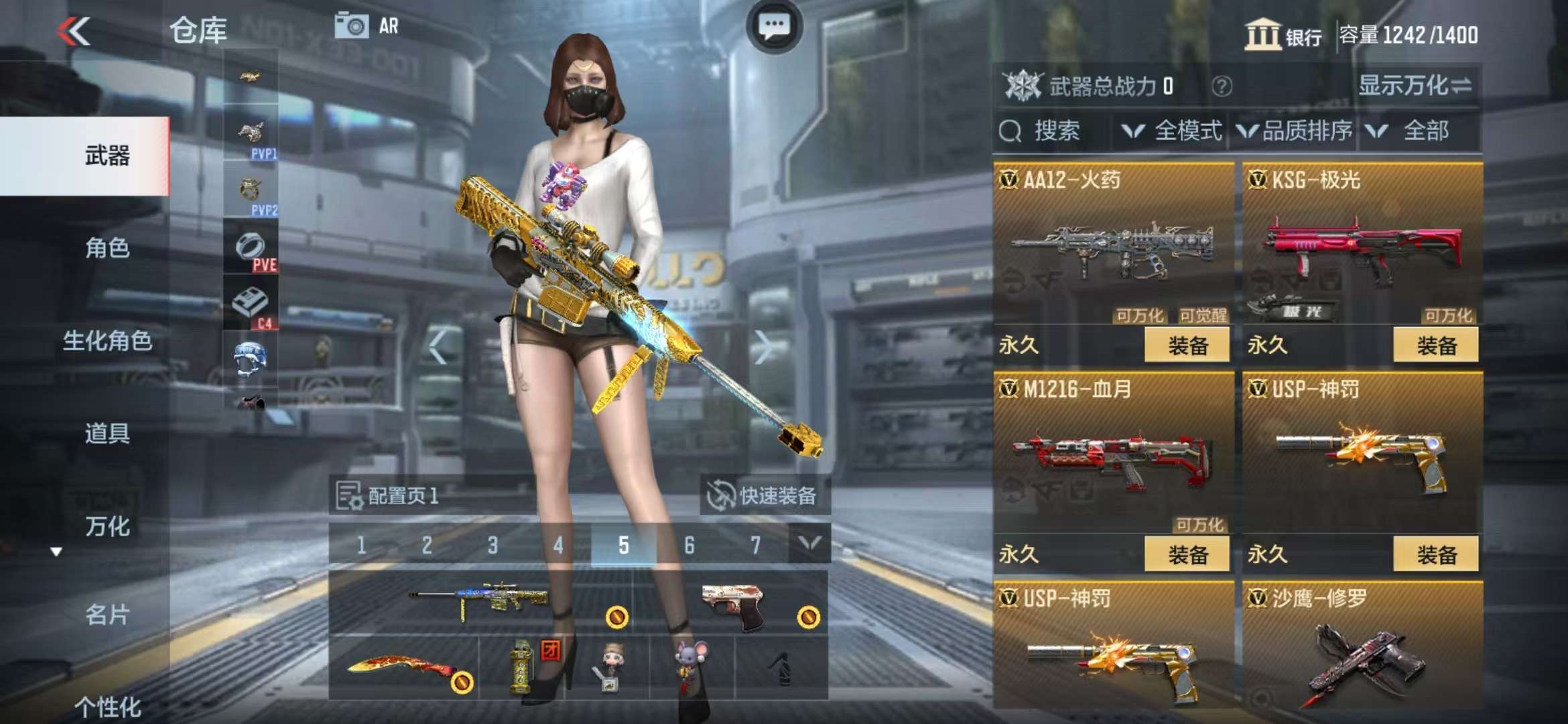The height and width of the screenshot is (724, 1568).
Task: Open the chat bubble icon
Action: tap(774, 27)
